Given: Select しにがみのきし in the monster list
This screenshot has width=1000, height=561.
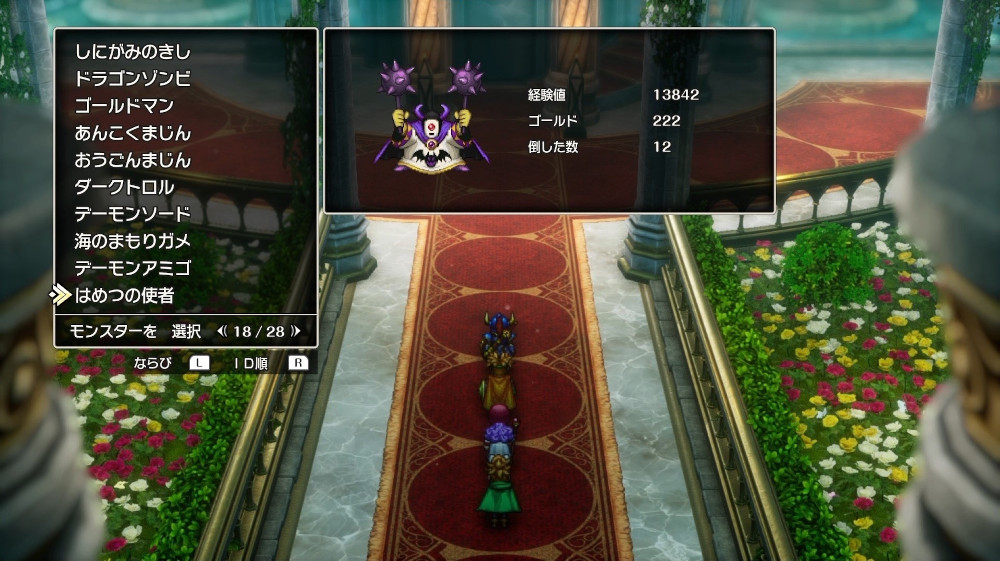Looking at the screenshot, I should pyautogui.click(x=132, y=52).
